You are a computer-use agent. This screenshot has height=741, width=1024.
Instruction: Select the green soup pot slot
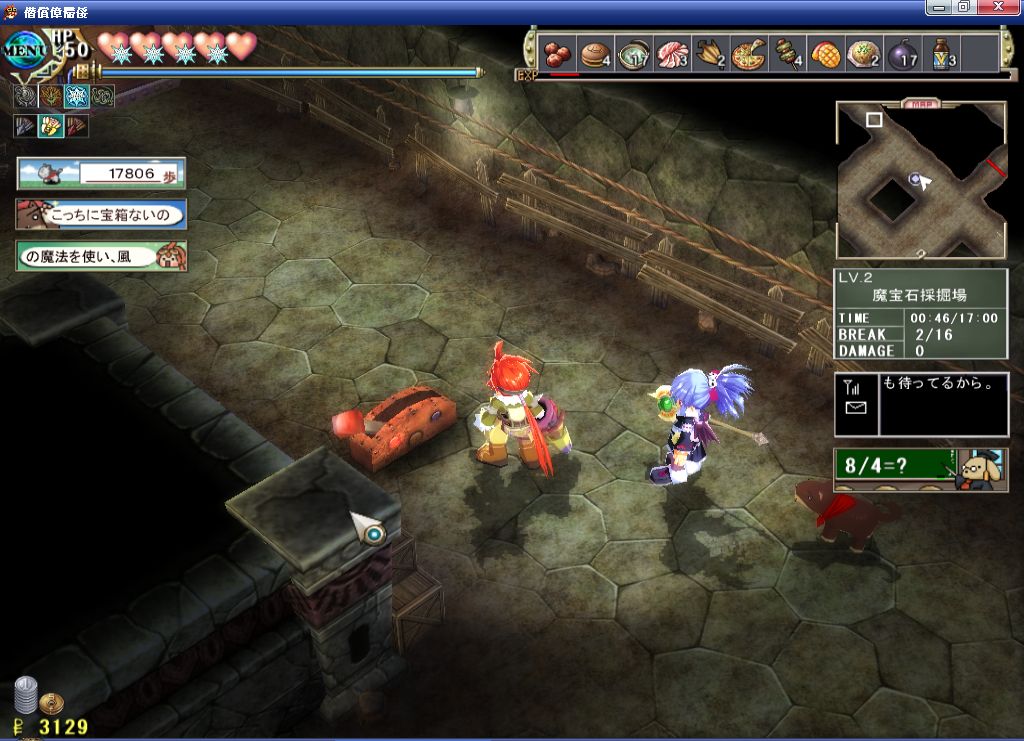point(634,53)
